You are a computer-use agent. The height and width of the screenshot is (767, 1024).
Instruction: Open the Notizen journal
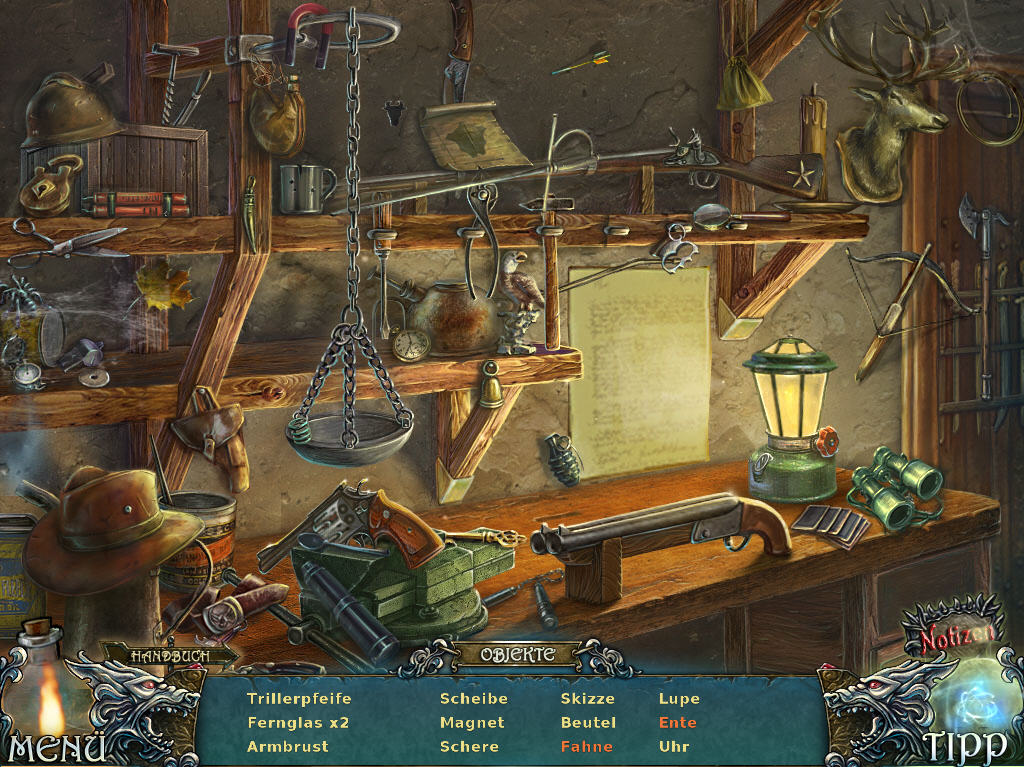[958, 634]
